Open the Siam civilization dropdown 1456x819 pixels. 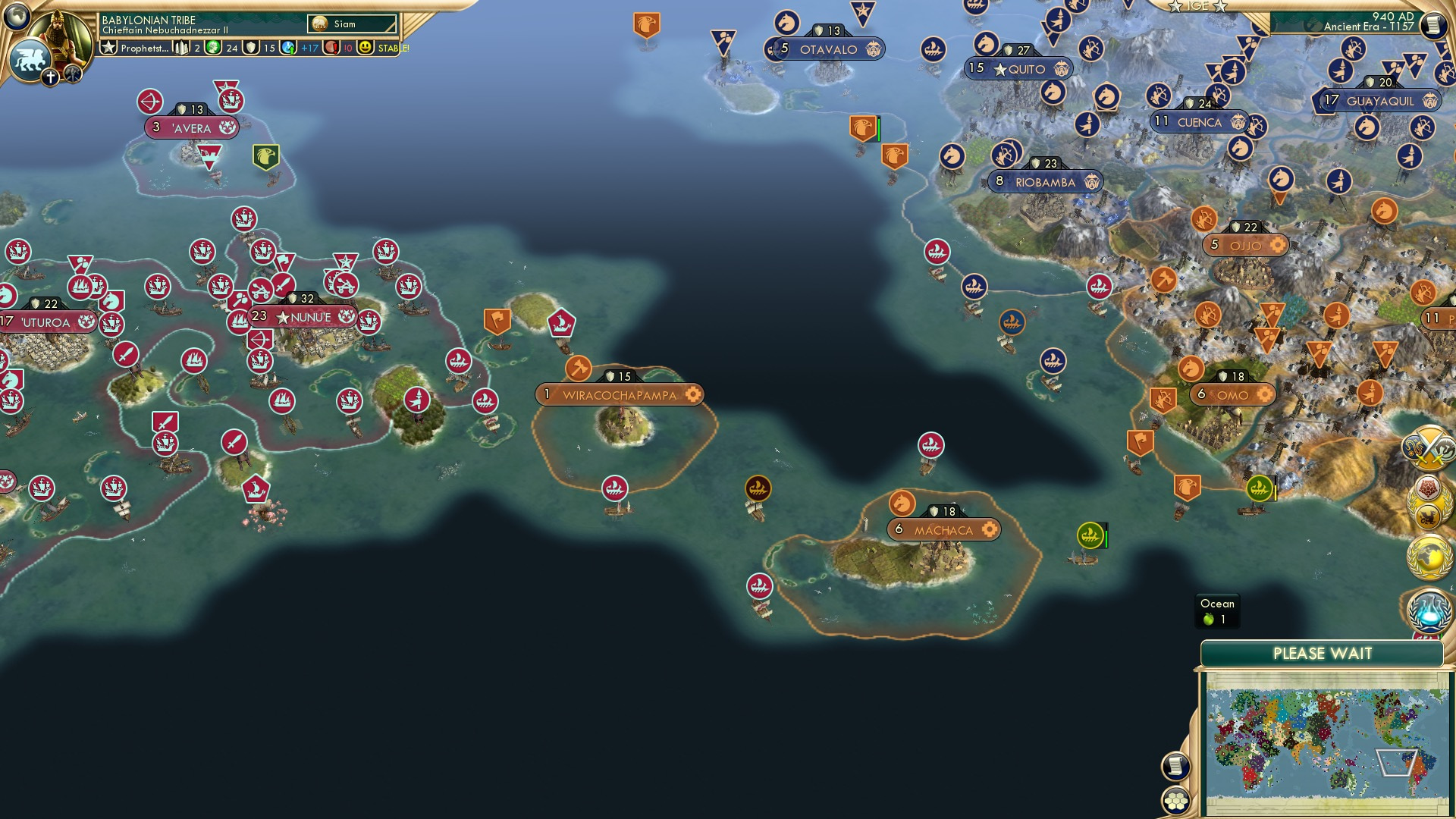point(353,24)
